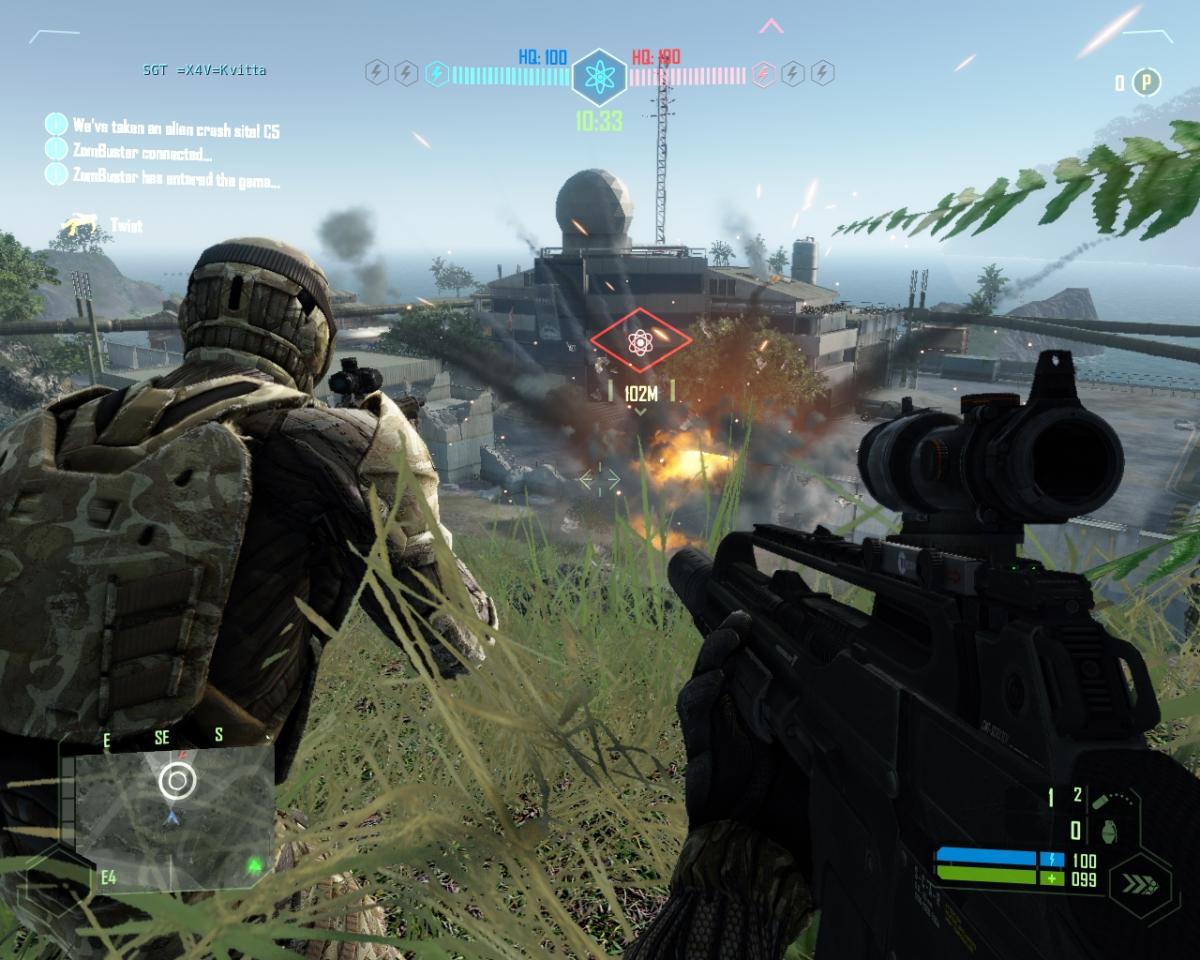
Task: Select the red lightning bolt hexagon
Action: click(763, 72)
